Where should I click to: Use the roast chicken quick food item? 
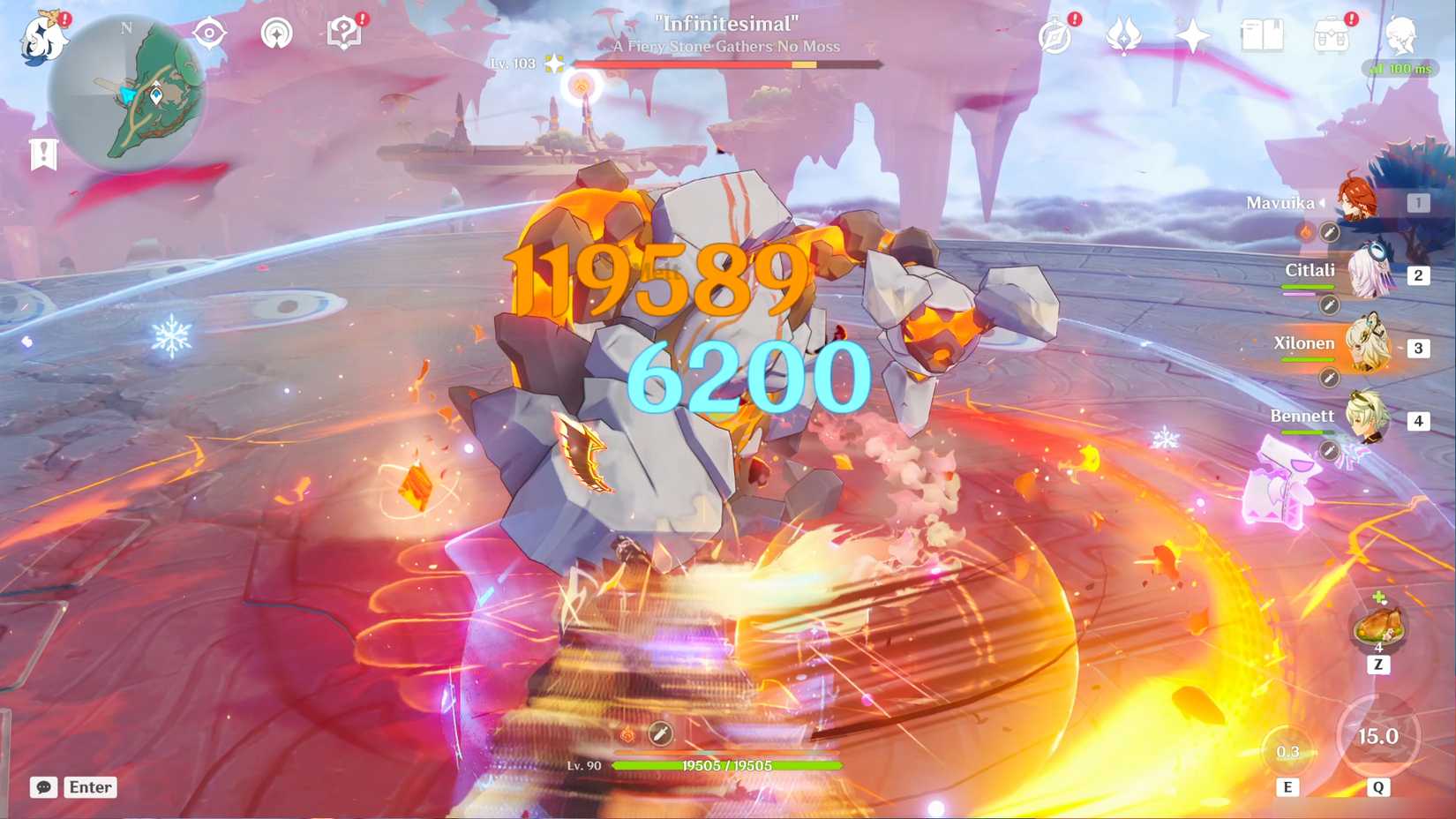(x=1379, y=625)
